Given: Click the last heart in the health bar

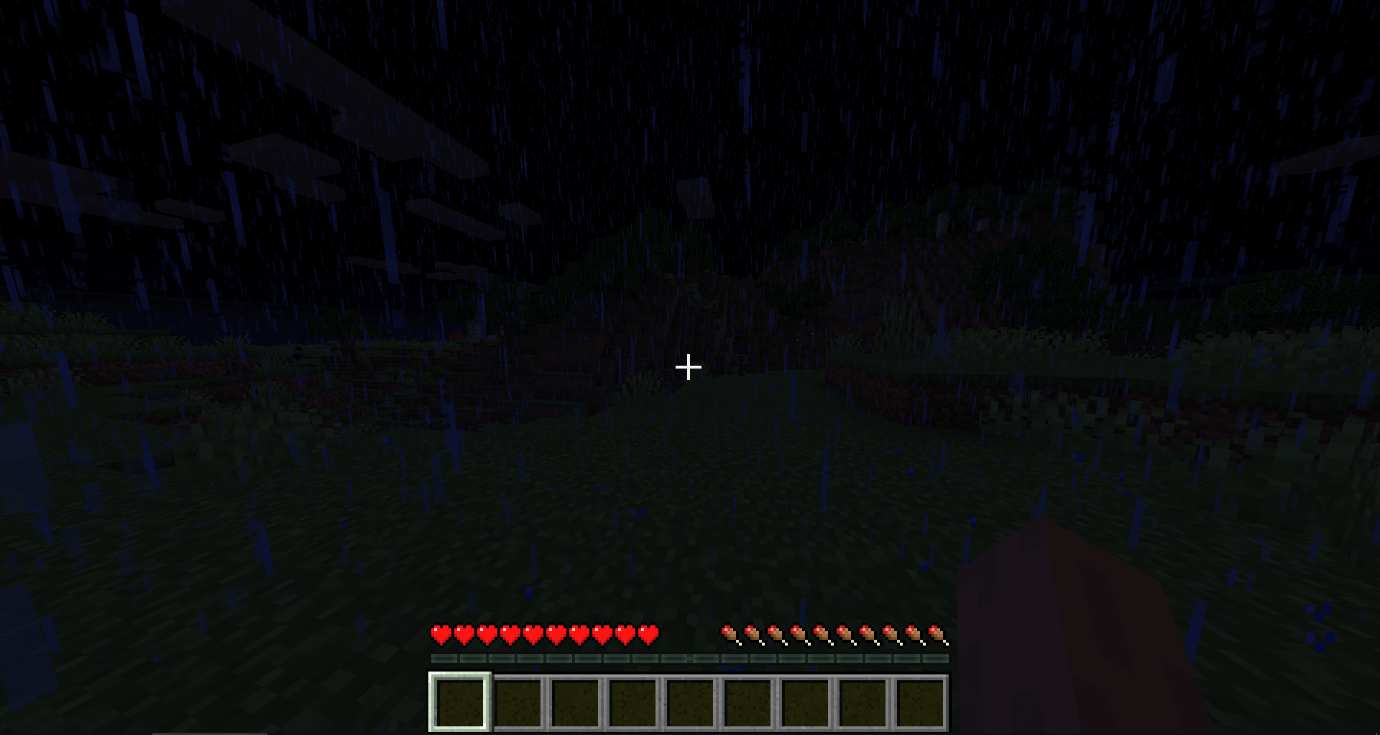Looking at the screenshot, I should [x=650, y=633].
